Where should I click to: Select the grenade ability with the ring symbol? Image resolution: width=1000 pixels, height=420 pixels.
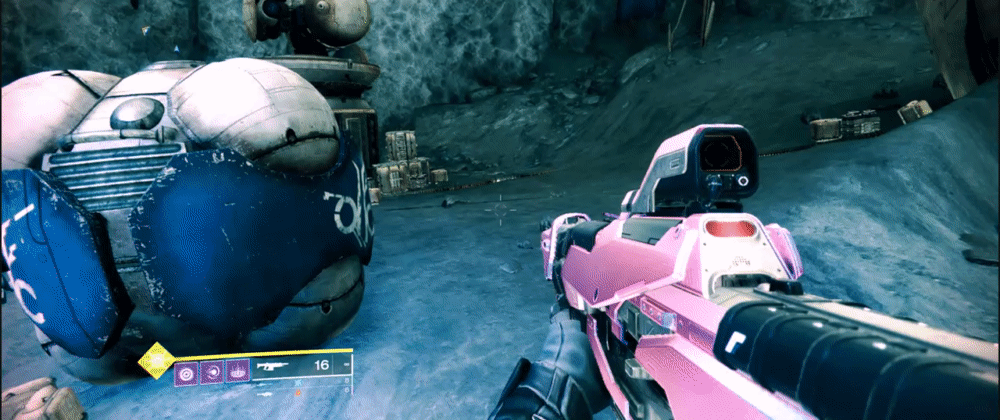[x=186, y=372]
